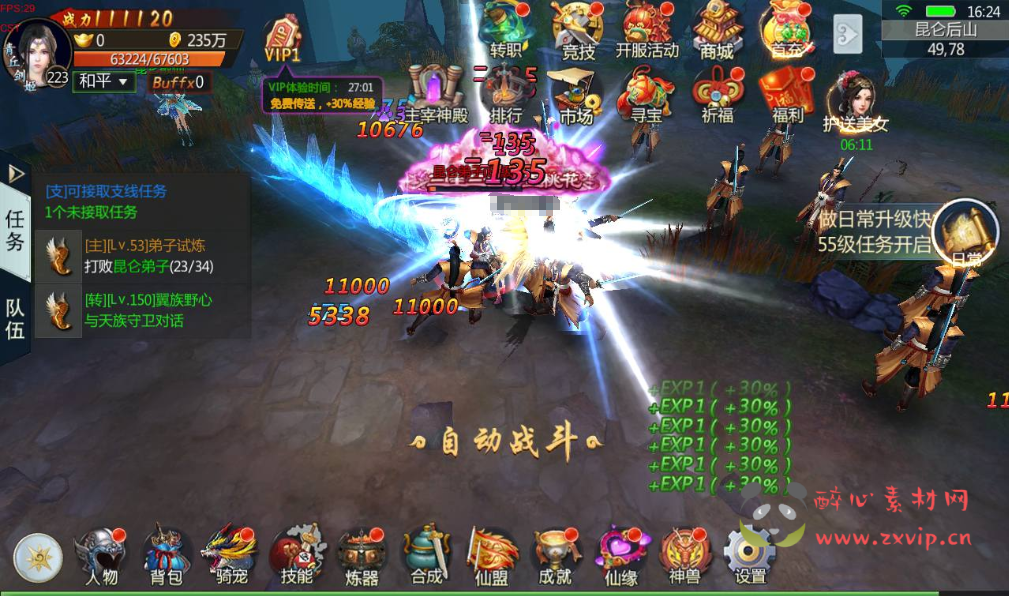The height and width of the screenshot is (596, 1009).
Task: Select the 护送美女 escort event
Action: click(855, 105)
